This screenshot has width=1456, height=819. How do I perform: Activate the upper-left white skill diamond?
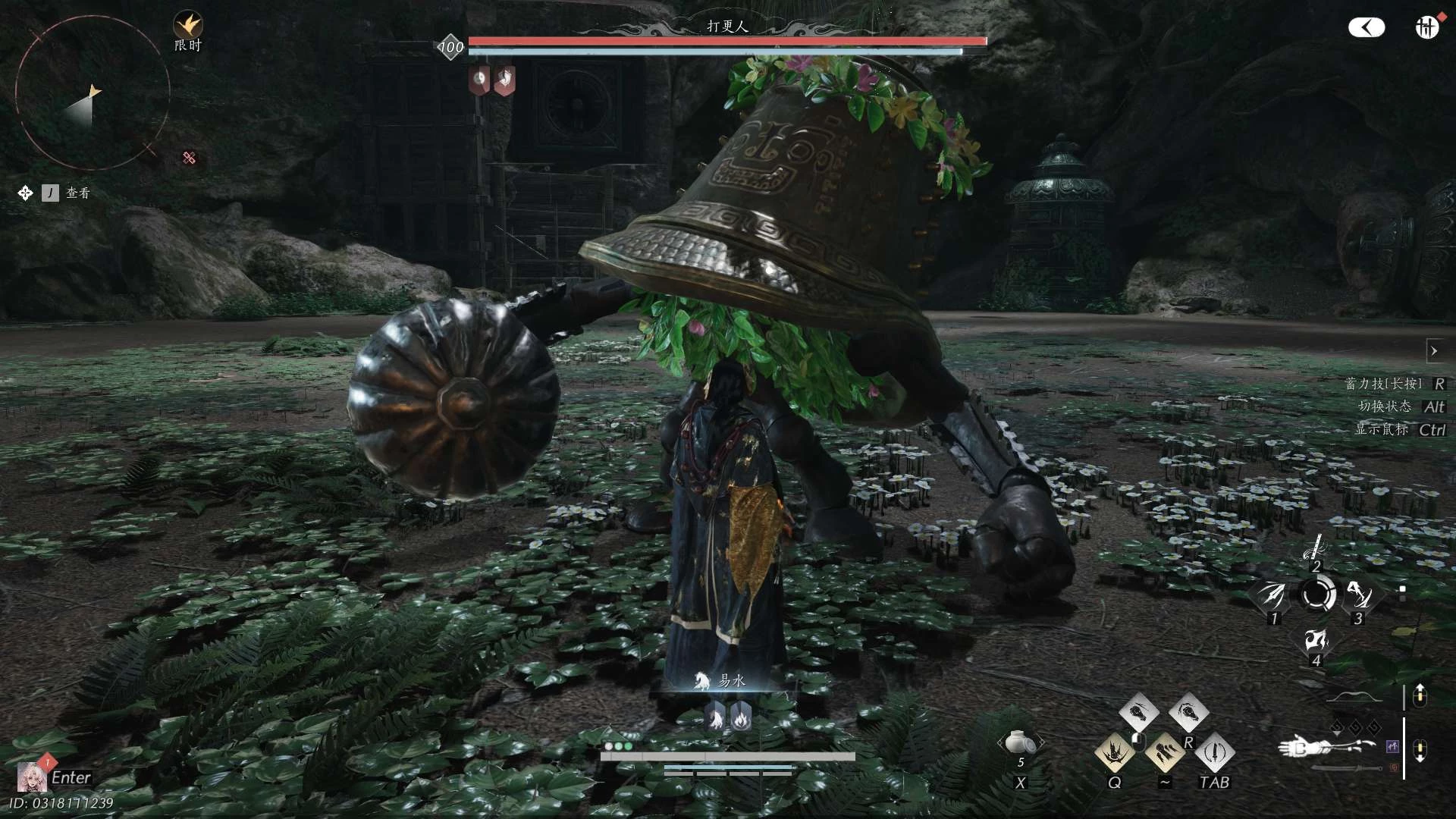(x=1138, y=713)
